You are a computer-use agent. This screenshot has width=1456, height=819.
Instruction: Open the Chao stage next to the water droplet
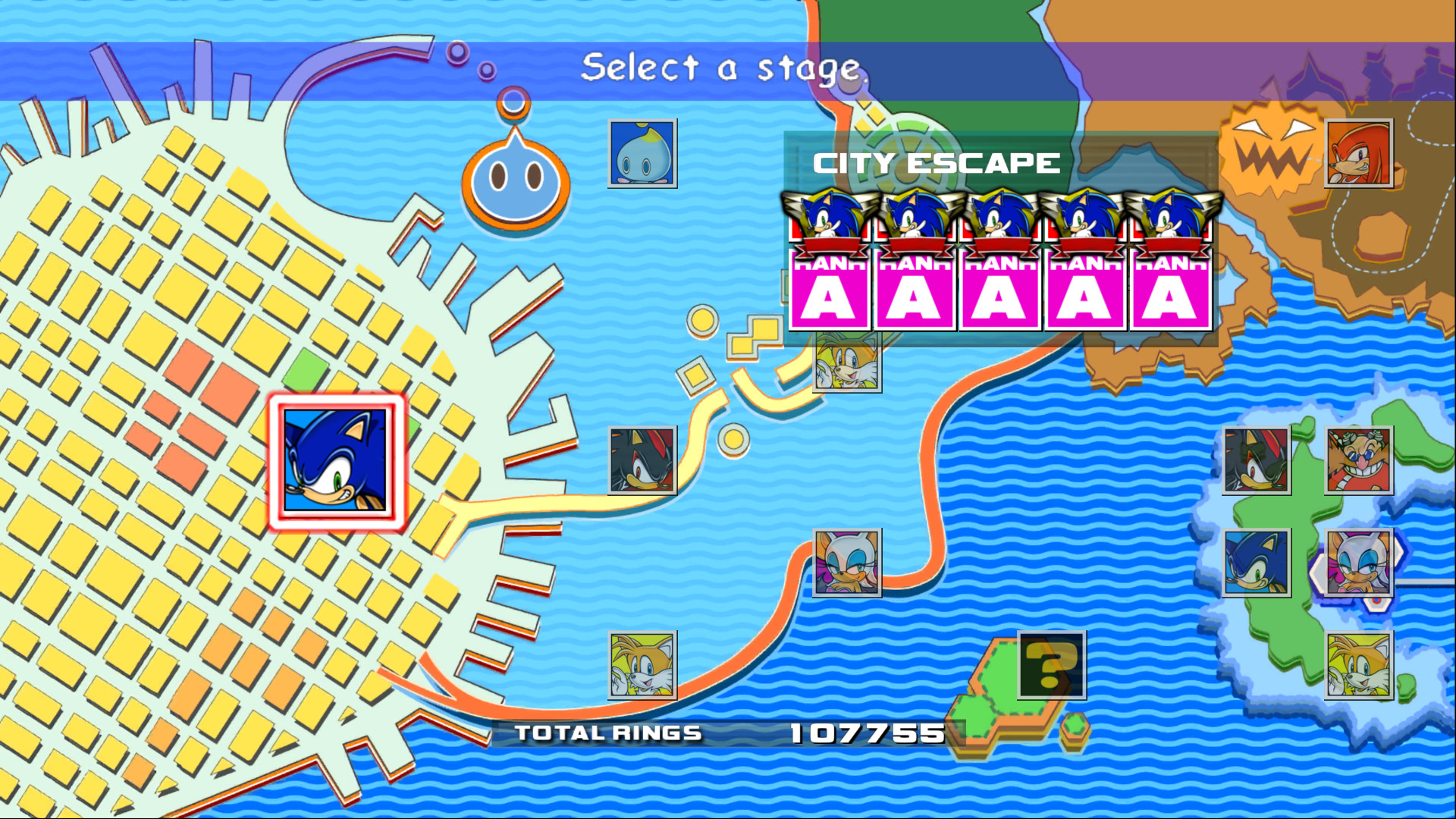point(642,154)
